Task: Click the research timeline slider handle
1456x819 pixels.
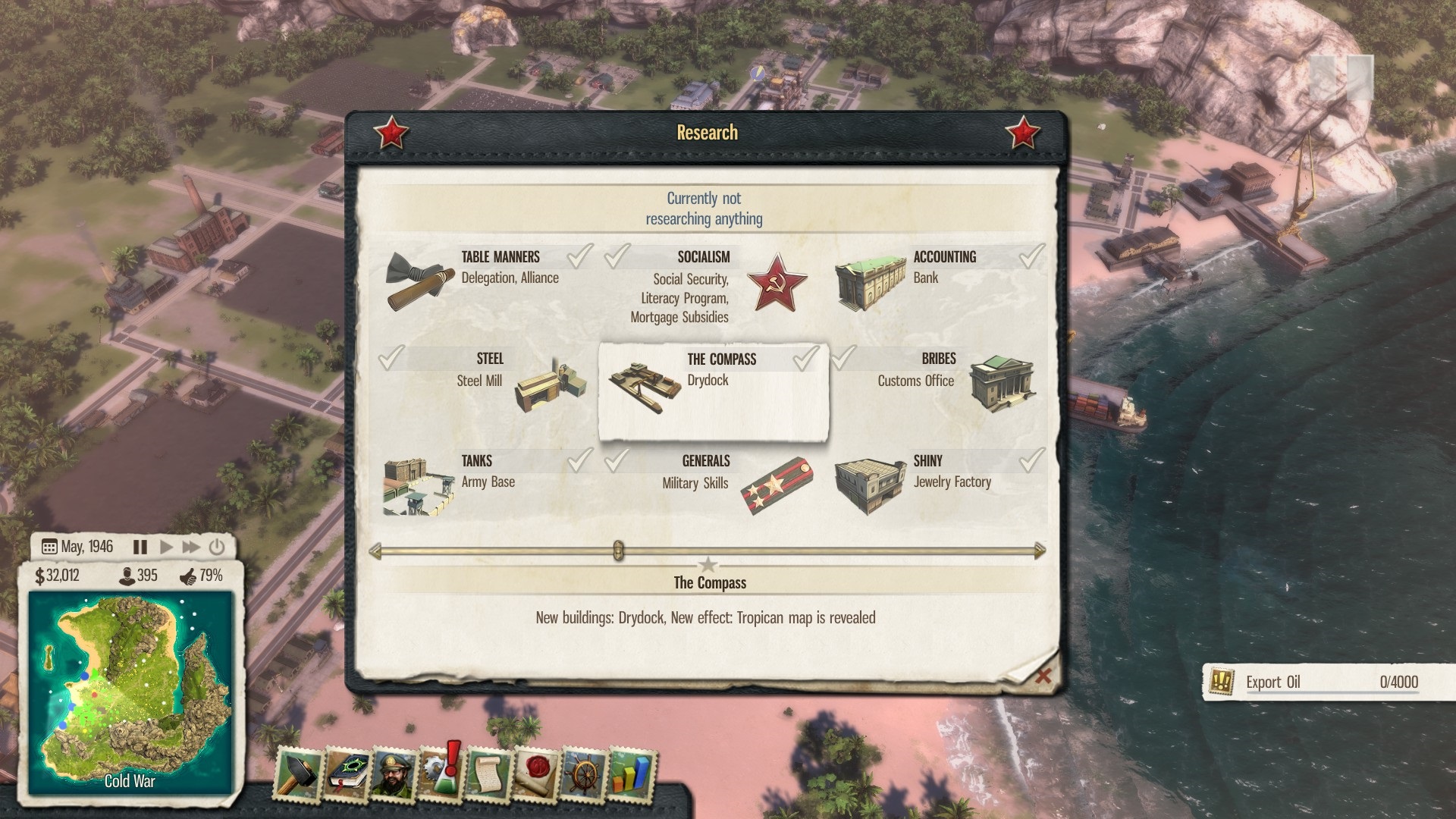Action: coord(618,551)
